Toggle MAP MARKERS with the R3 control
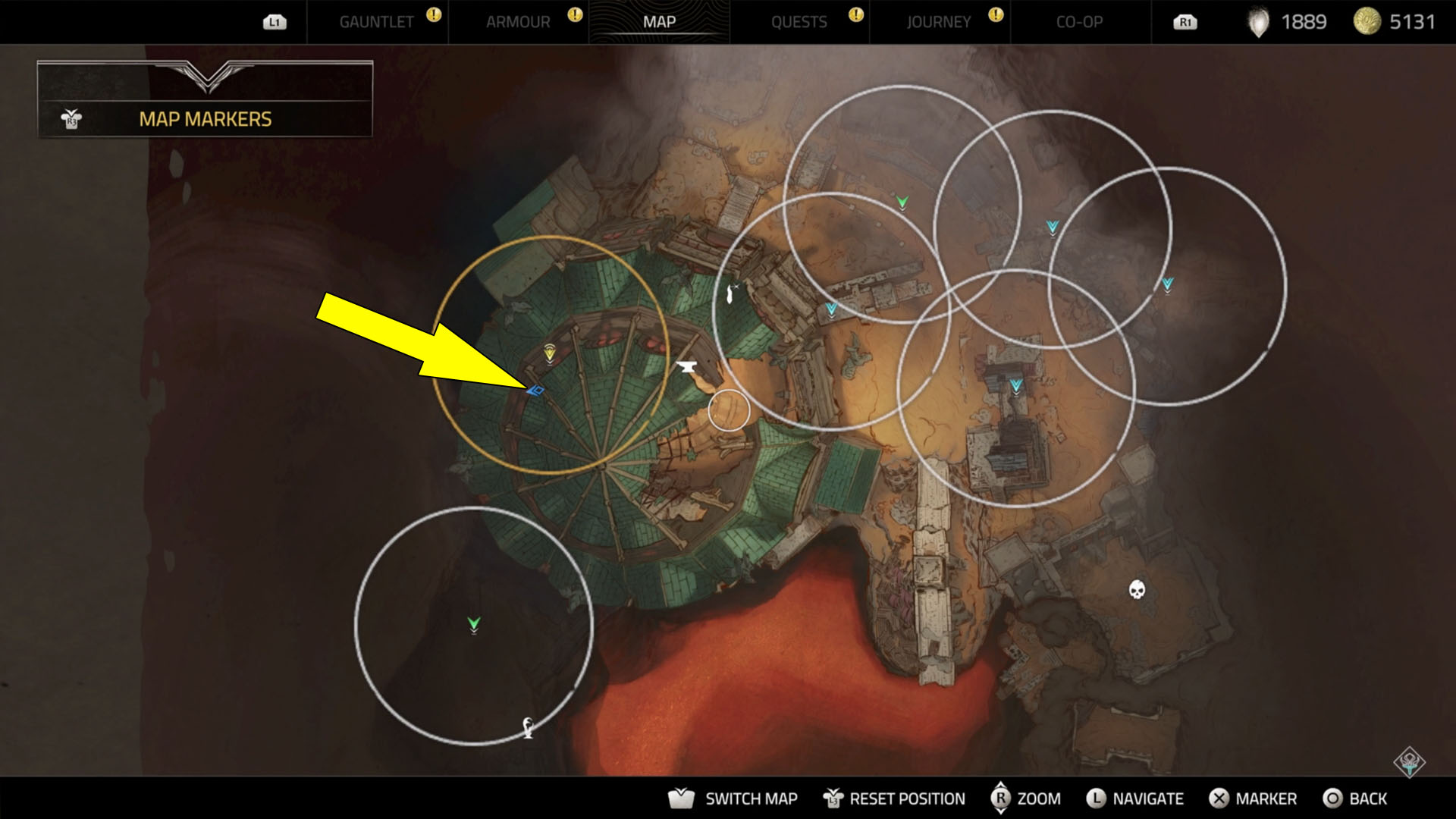Viewport: 1456px width, 819px height. point(71,118)
